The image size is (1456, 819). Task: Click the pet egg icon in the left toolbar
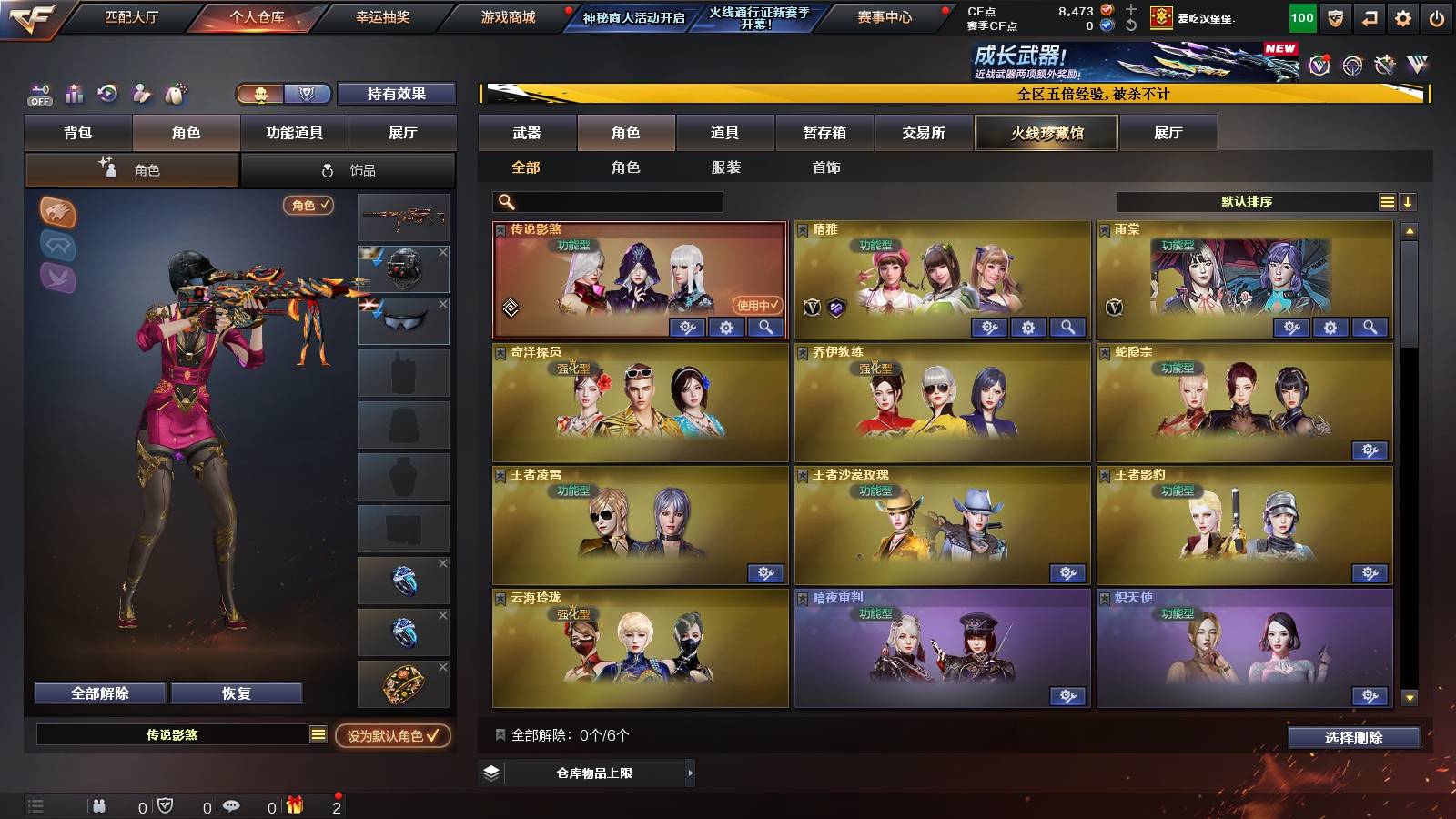[175, 93]
